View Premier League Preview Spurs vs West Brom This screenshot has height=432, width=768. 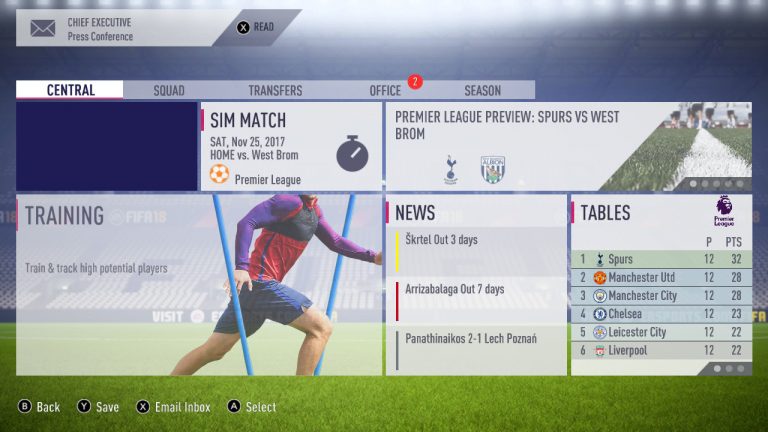(568, 146)
